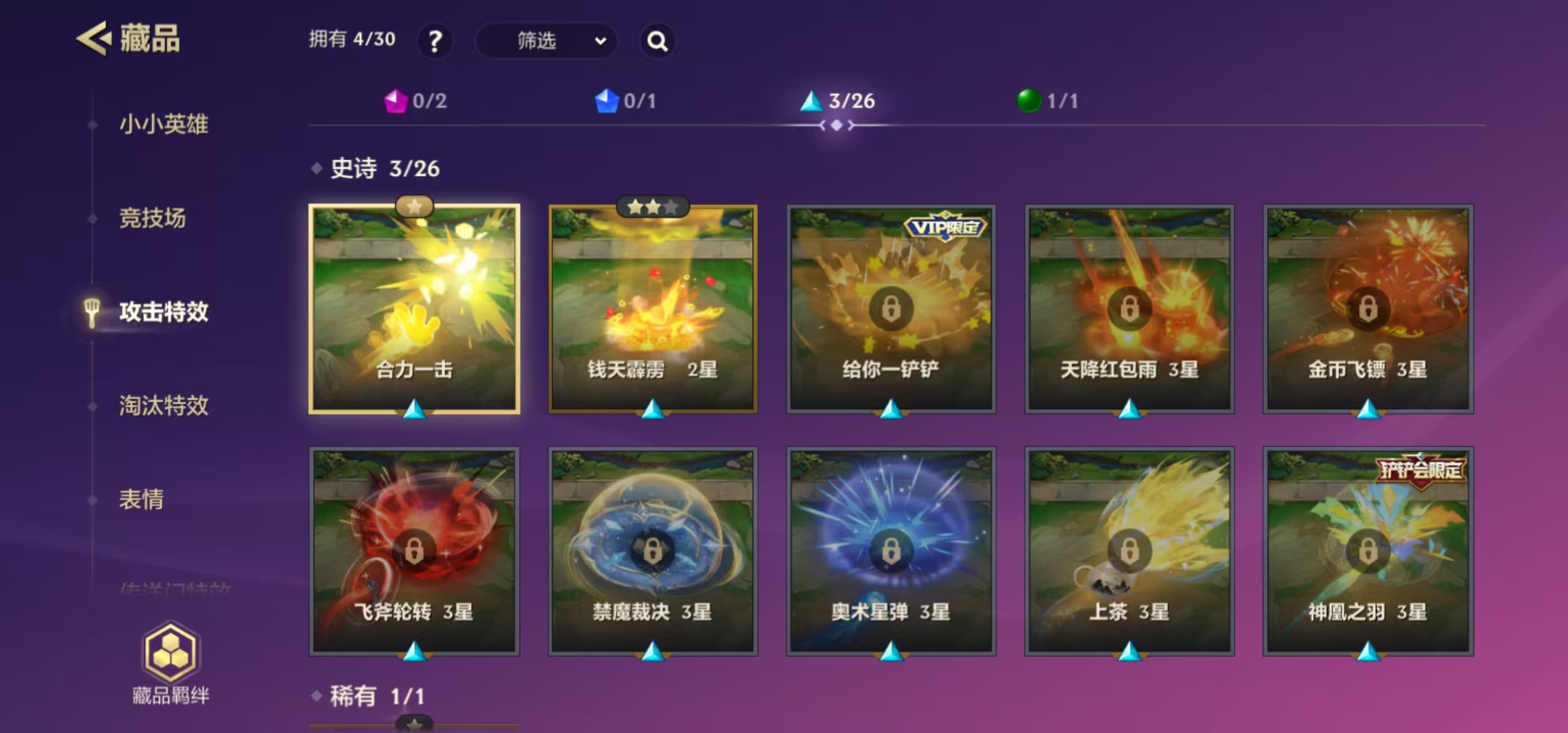Viewport: 1568px width, 733px height.
Task: View the locked 给你一铲铲 VIP card
Action: pyautogui.click(x=891, y=309)
